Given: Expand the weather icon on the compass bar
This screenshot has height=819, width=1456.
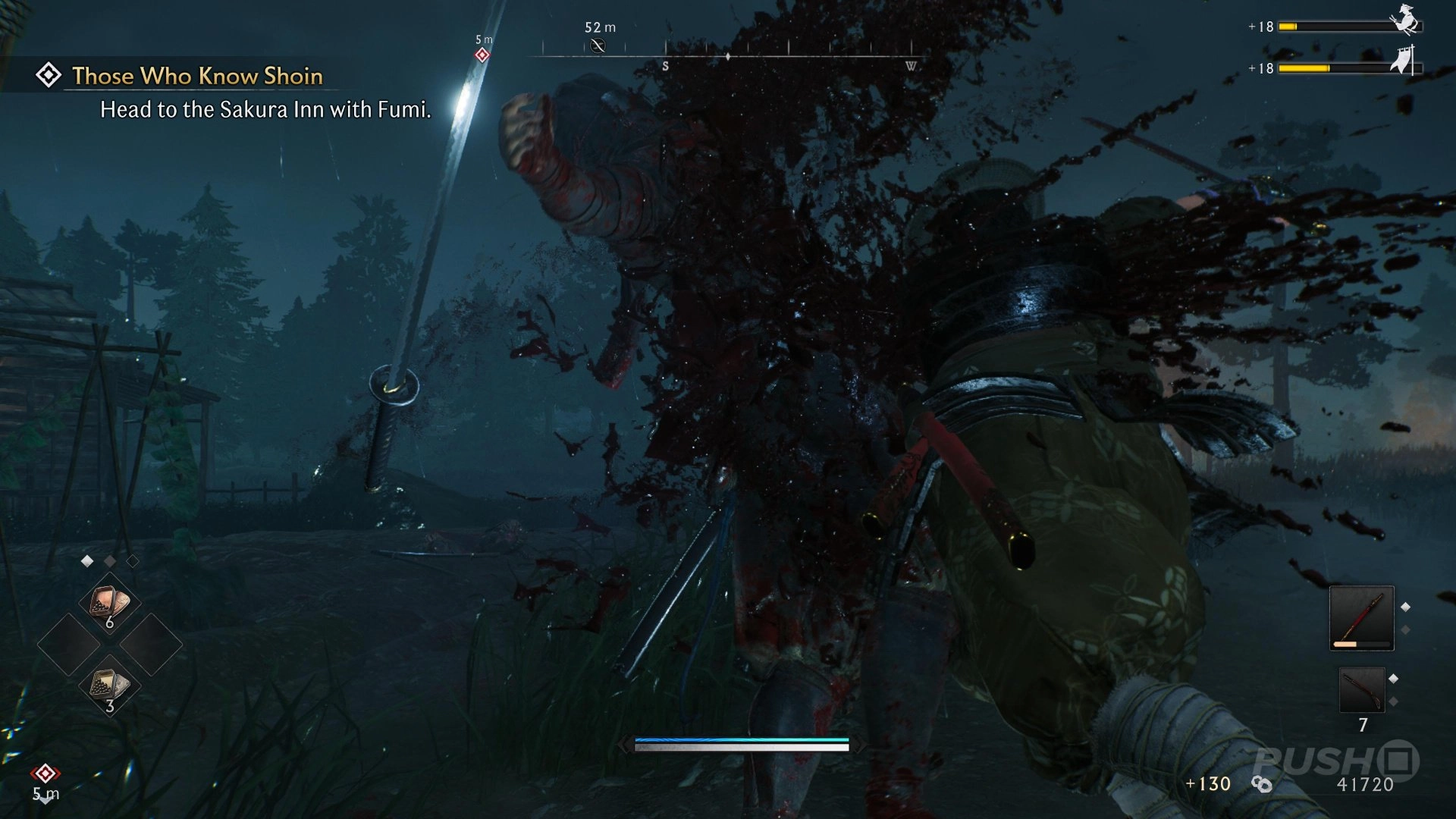Looking at the screenshot, I should (x=598, y=47).
